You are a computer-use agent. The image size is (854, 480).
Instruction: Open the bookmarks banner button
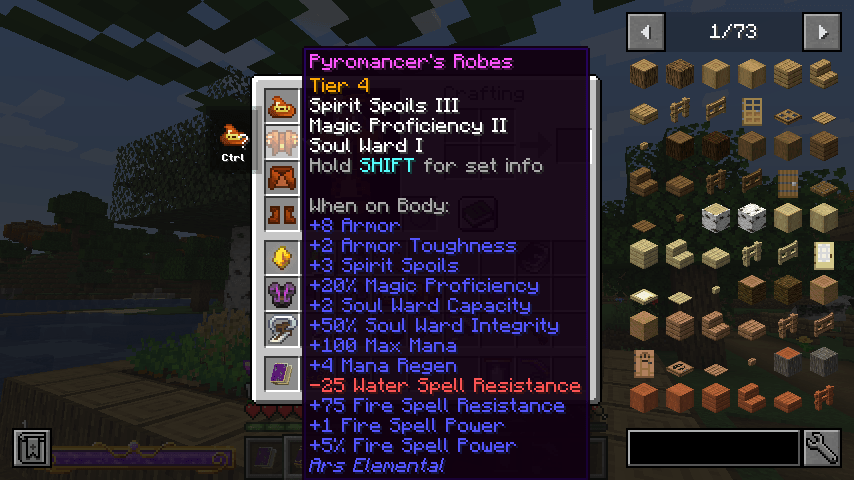point(32,448)
